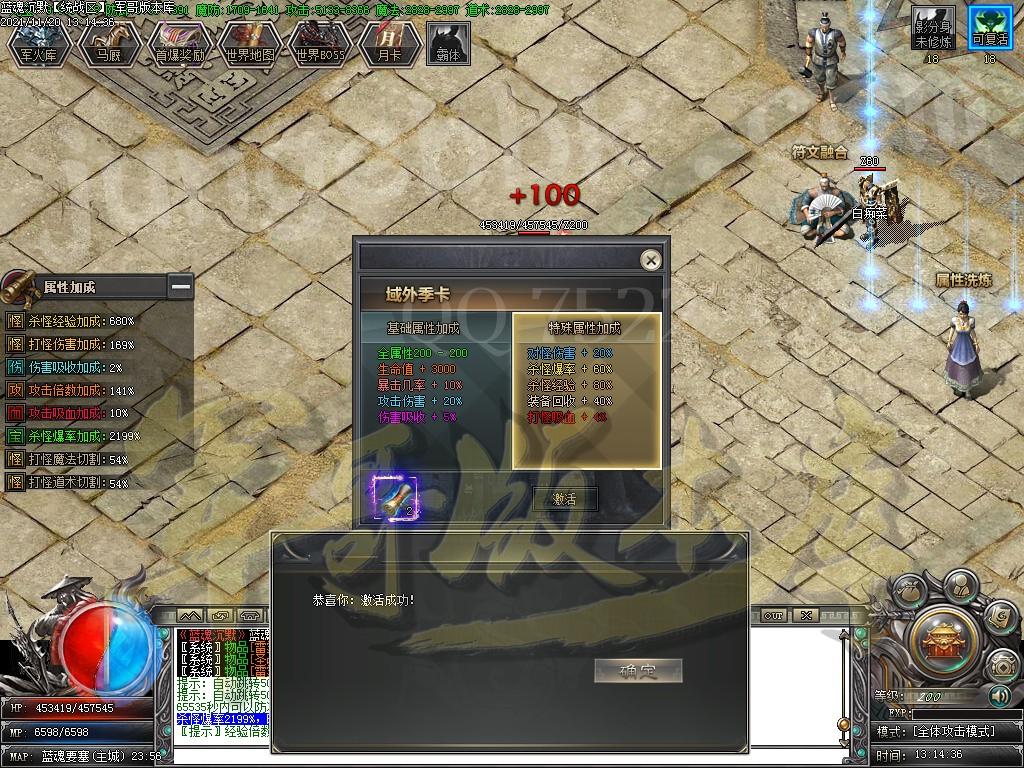Screen dimensions: 1024x768
Task: Use the 可复活 revive skill icon
Action: pos(989,29)
